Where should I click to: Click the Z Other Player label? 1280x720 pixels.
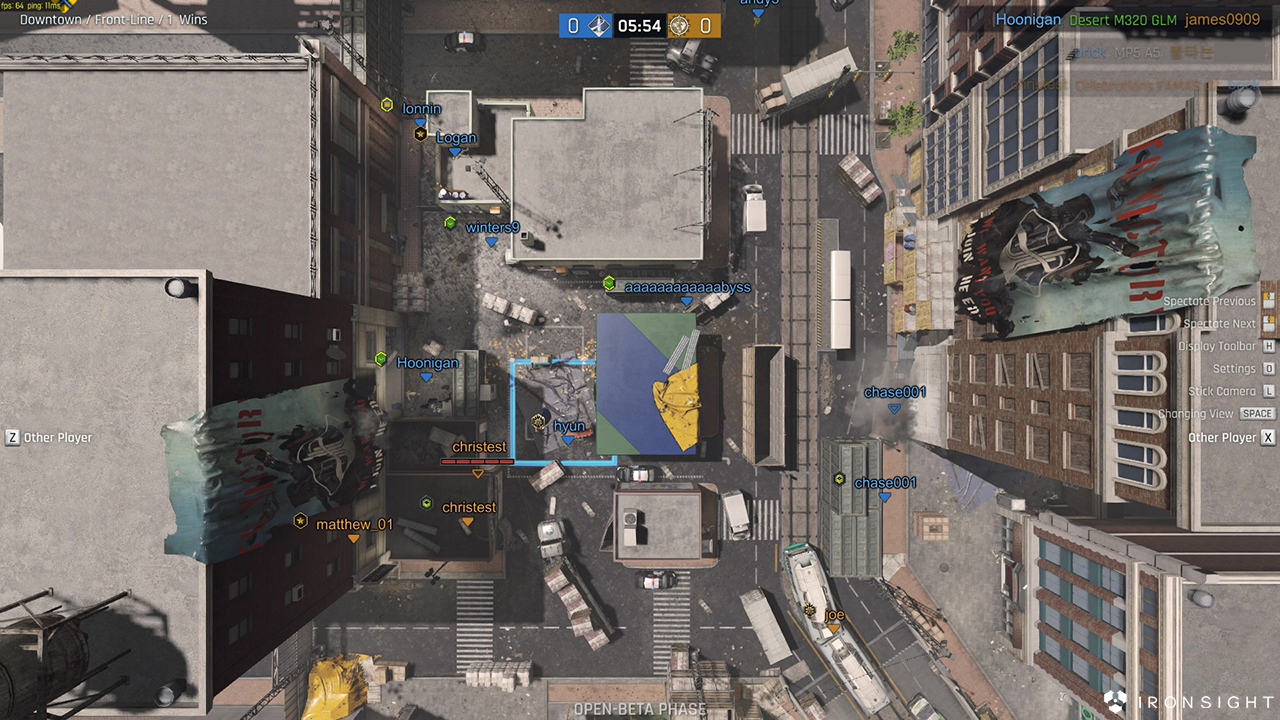click(x=47, y=437)
